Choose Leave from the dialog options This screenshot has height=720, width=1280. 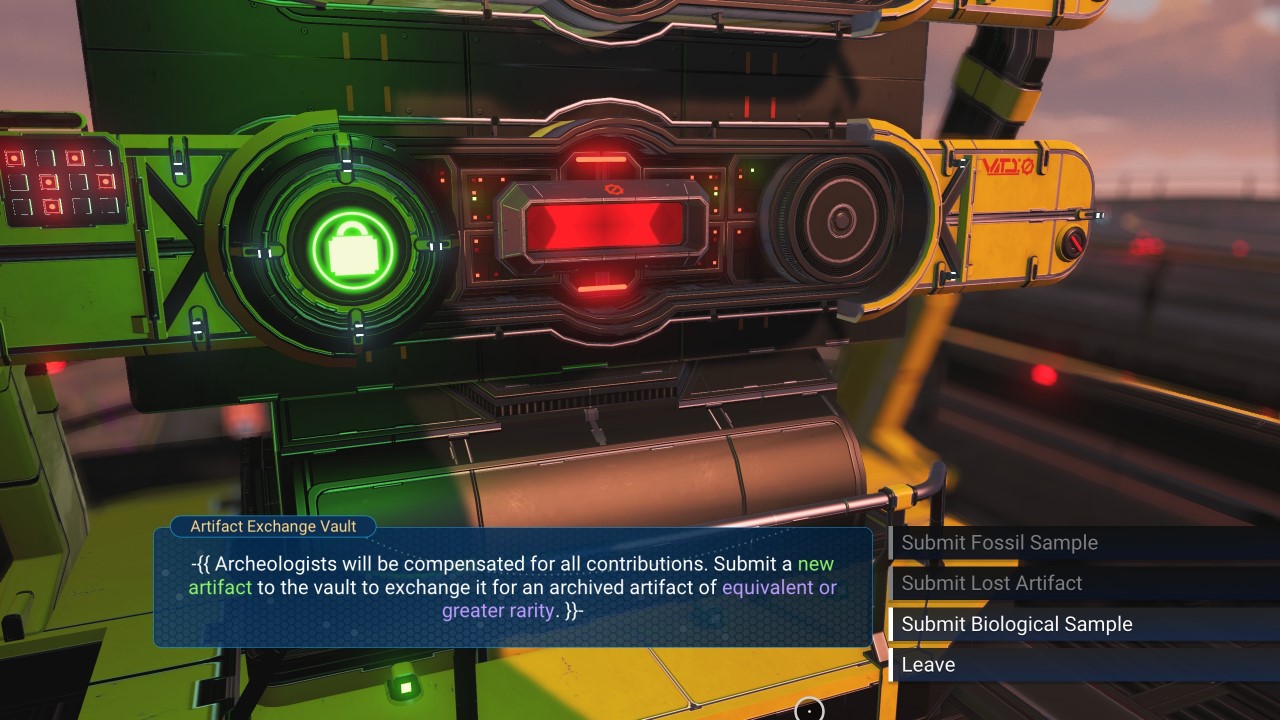click(928, 664)
